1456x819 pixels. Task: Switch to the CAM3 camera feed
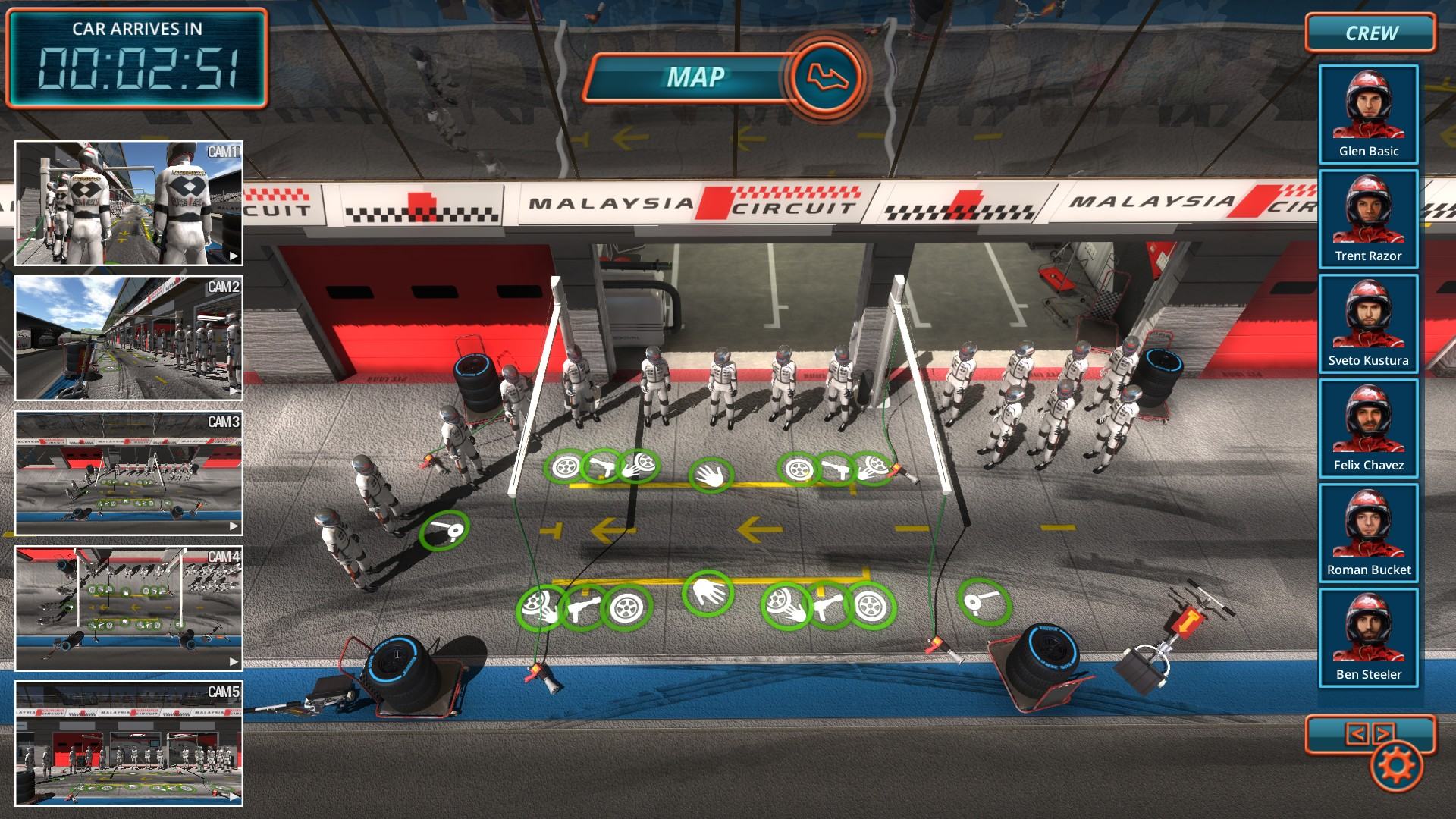[129, 473]
